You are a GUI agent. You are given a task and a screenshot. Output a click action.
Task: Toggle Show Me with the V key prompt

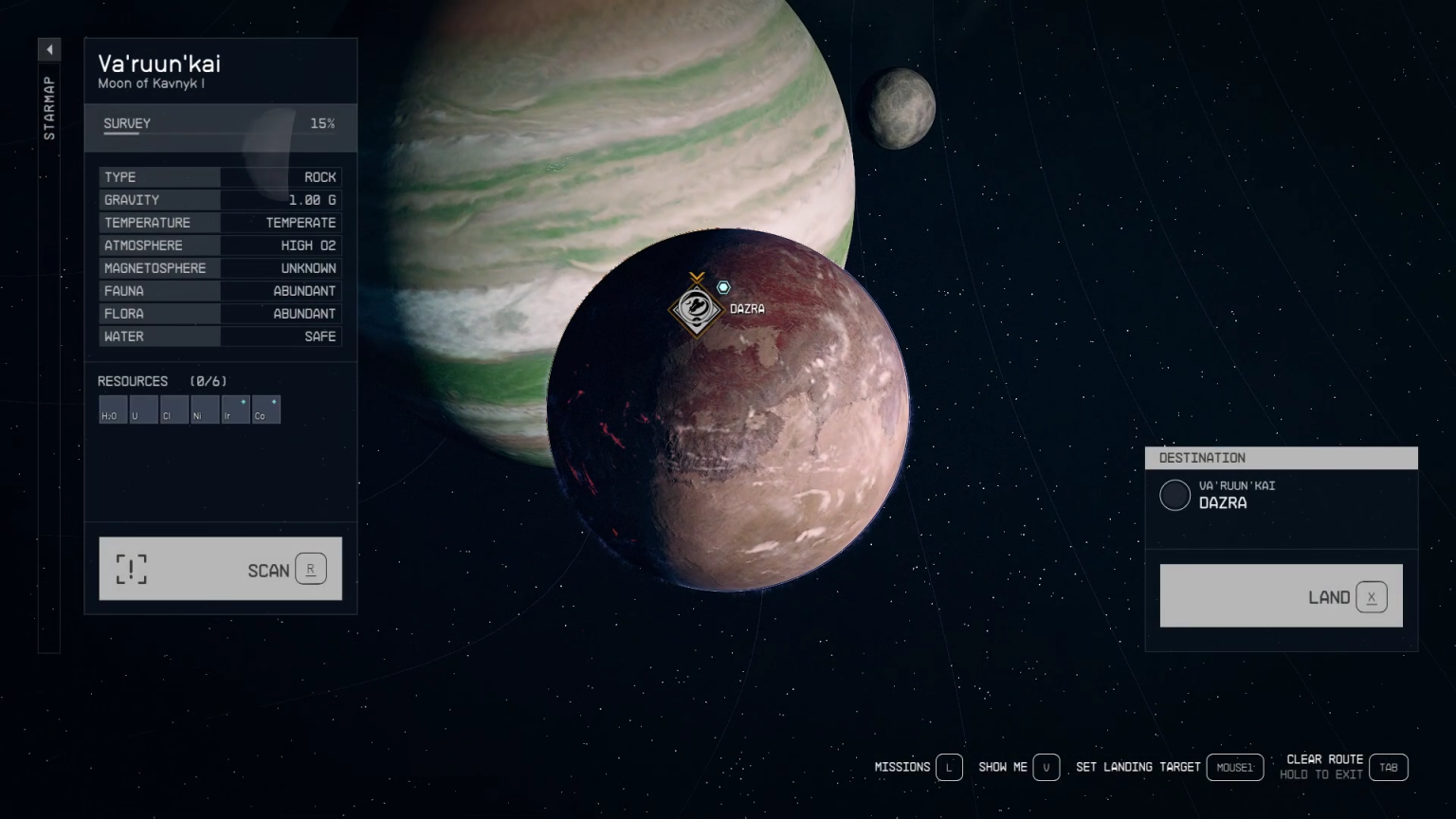click(x=1046, y=768)
